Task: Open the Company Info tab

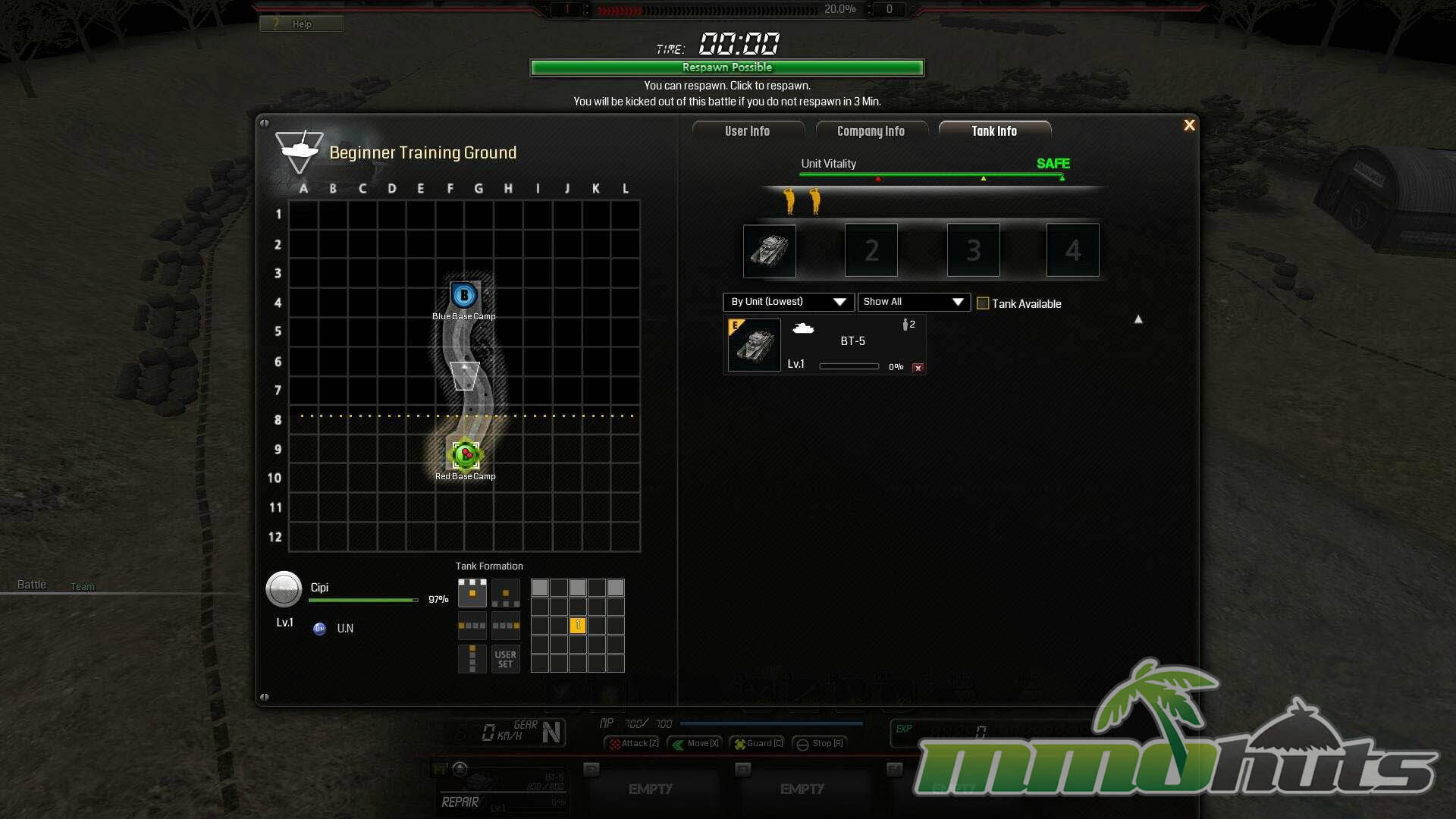Action: tap(871, 131)
